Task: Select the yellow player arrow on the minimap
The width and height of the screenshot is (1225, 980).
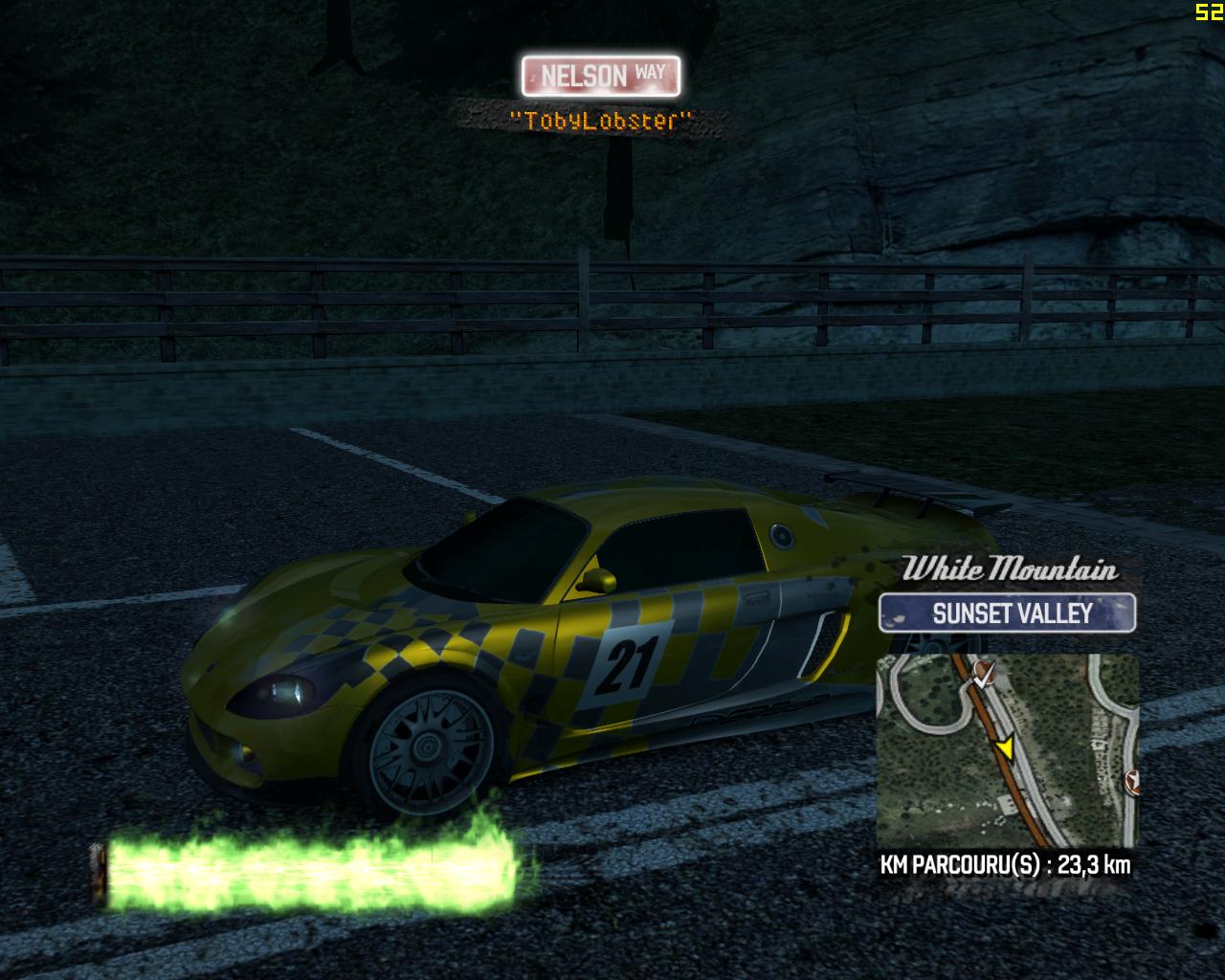Action: click(1008, 748)
